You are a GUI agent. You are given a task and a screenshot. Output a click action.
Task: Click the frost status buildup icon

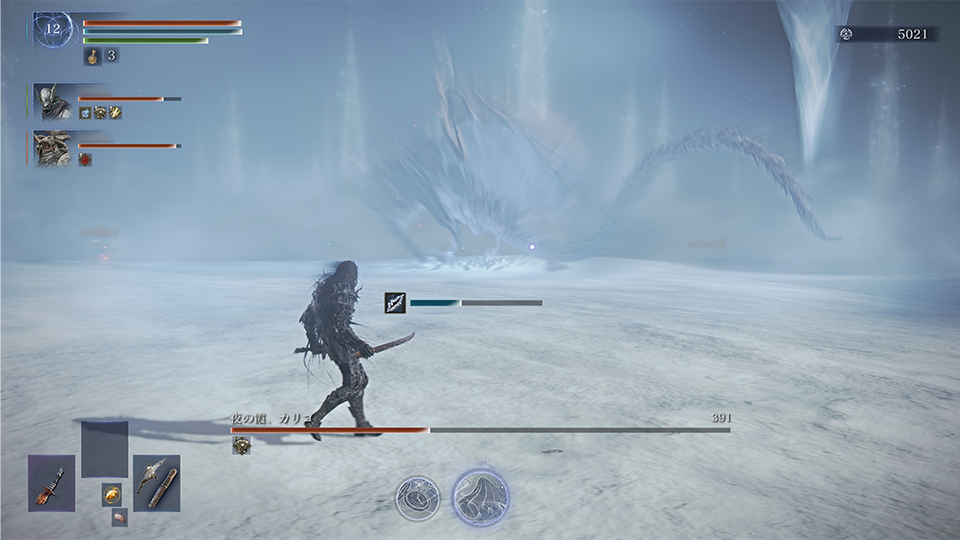point(395,302)
